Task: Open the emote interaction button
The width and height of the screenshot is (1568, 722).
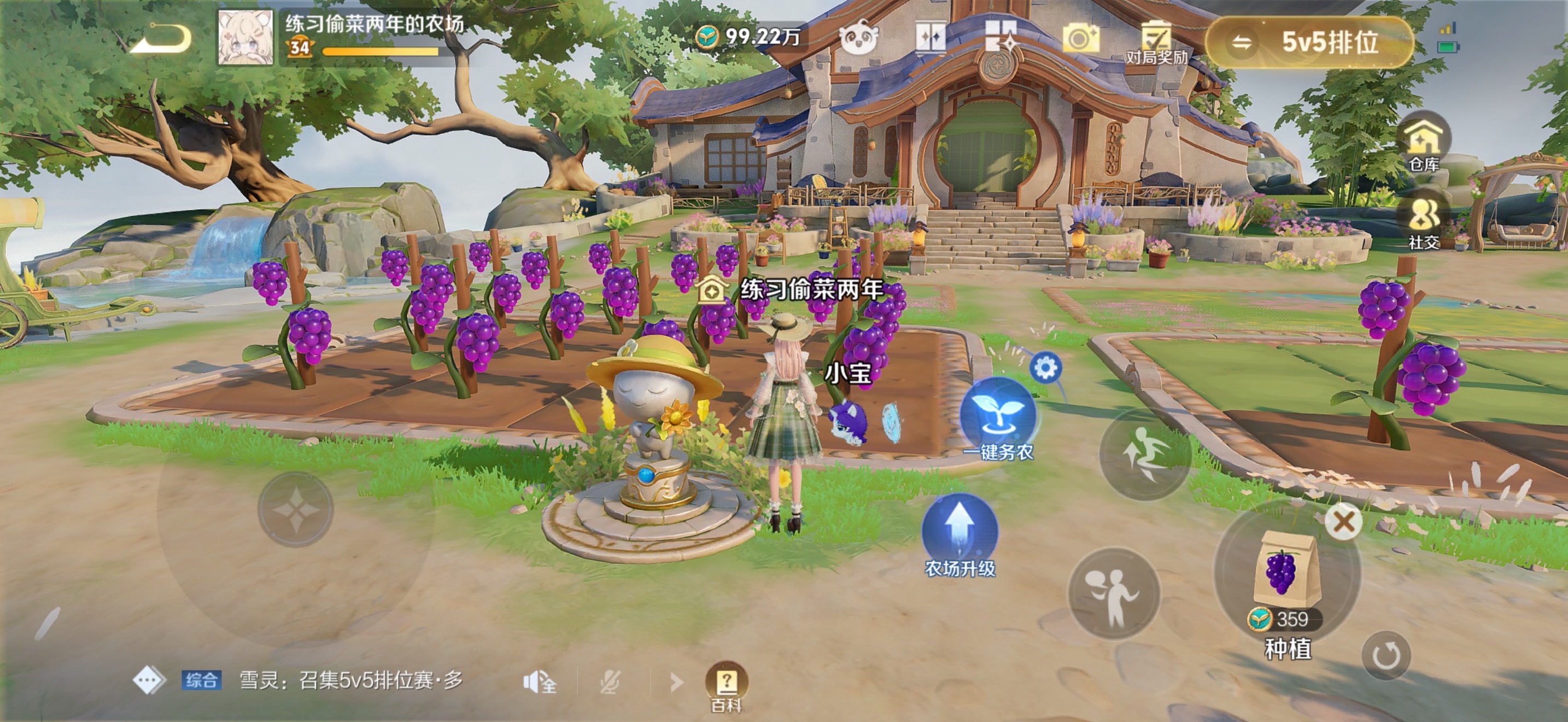Action: tap(1113, 593)
